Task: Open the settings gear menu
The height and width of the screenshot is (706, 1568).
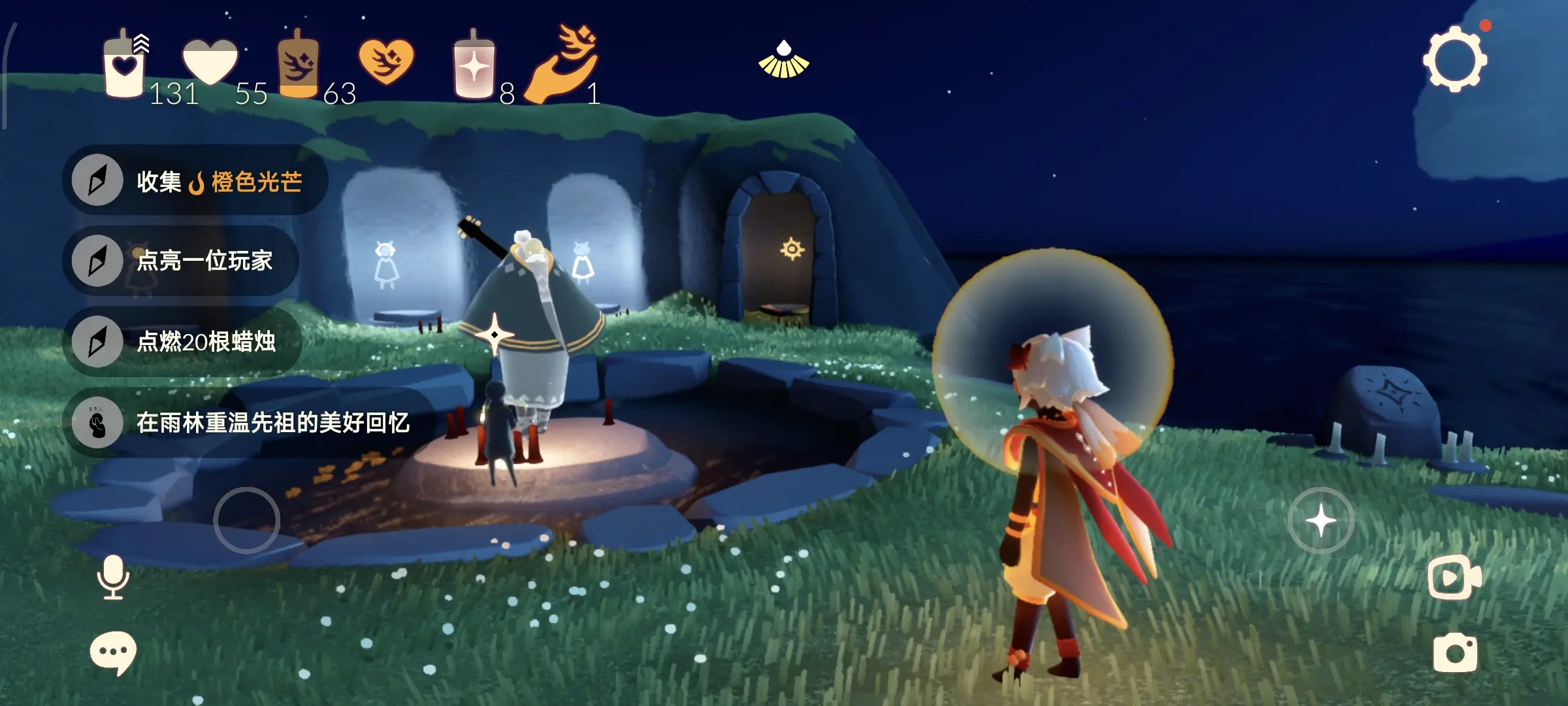Action: 1454,59
